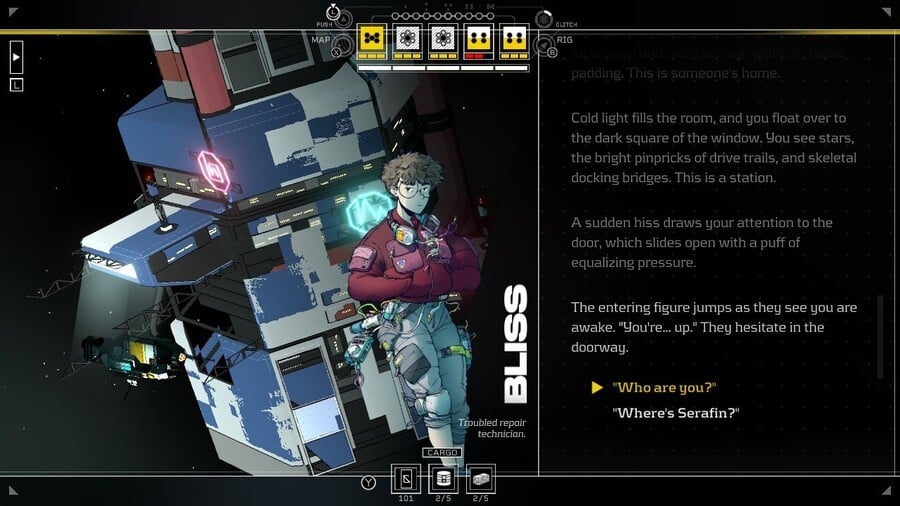Select the brick-shaped cargo item slot
The height and width of the screenshot is (506, 900).
[480, 478]
